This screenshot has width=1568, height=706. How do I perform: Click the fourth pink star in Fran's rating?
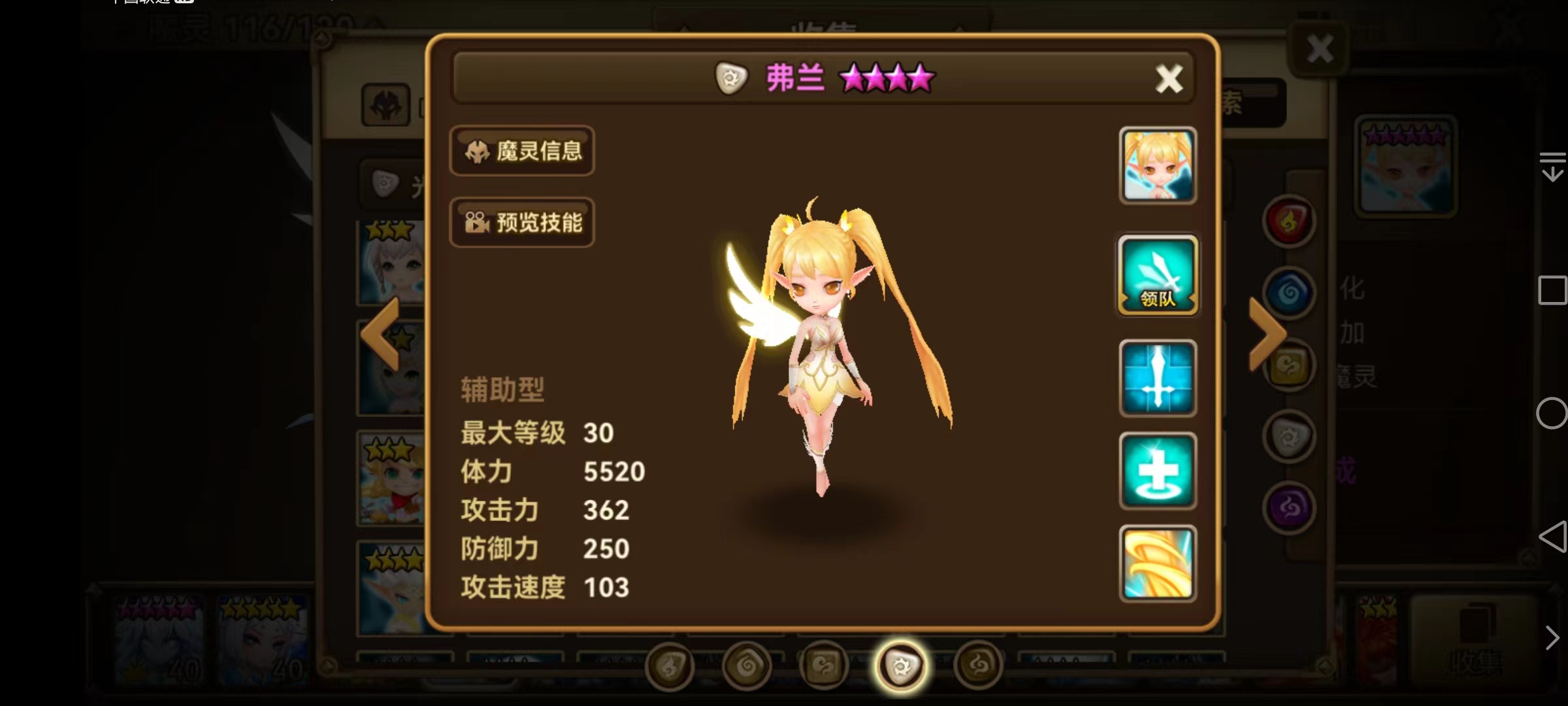921,77
